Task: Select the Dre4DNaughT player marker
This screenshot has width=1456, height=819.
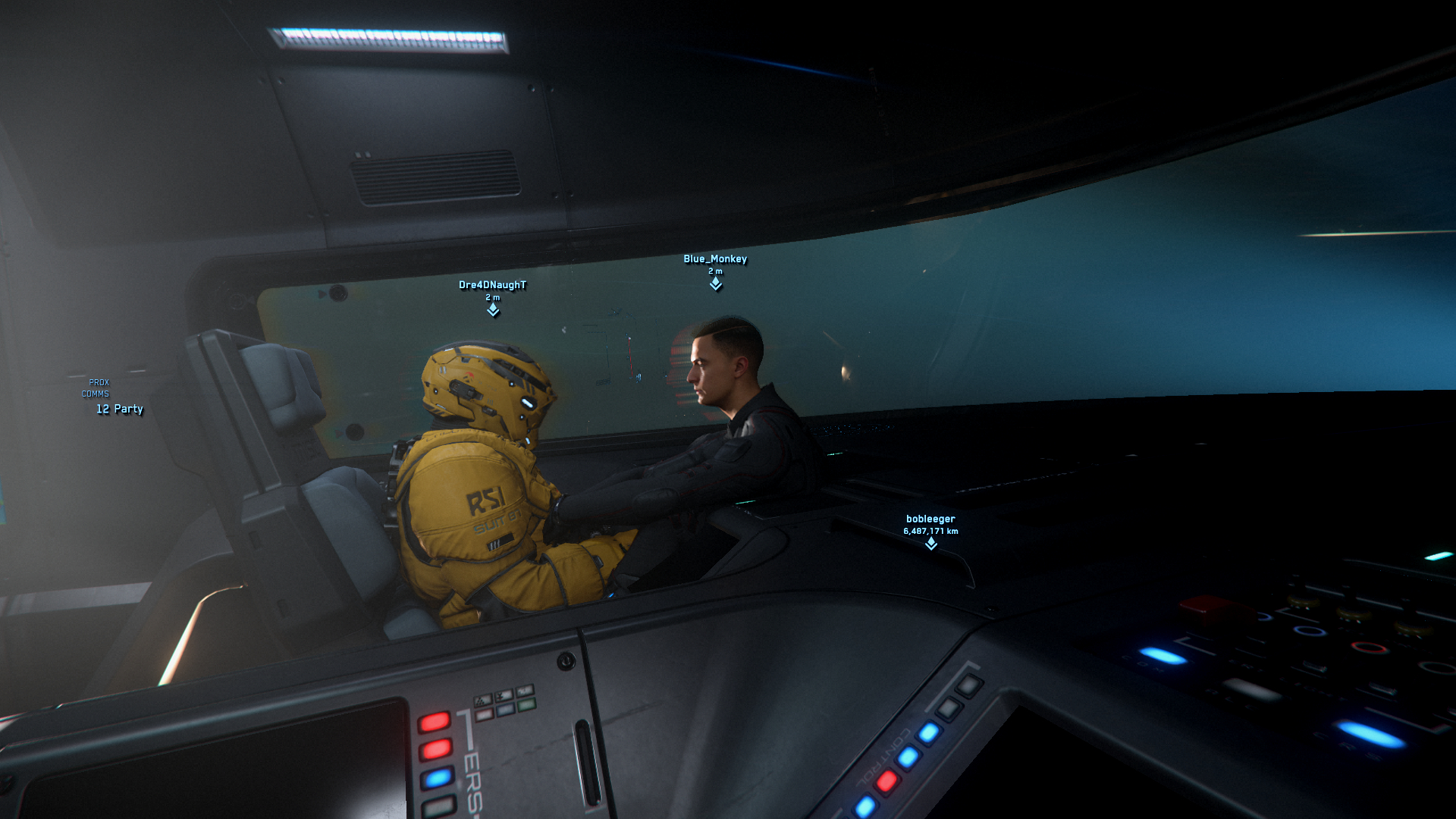Action: (493, 309)
